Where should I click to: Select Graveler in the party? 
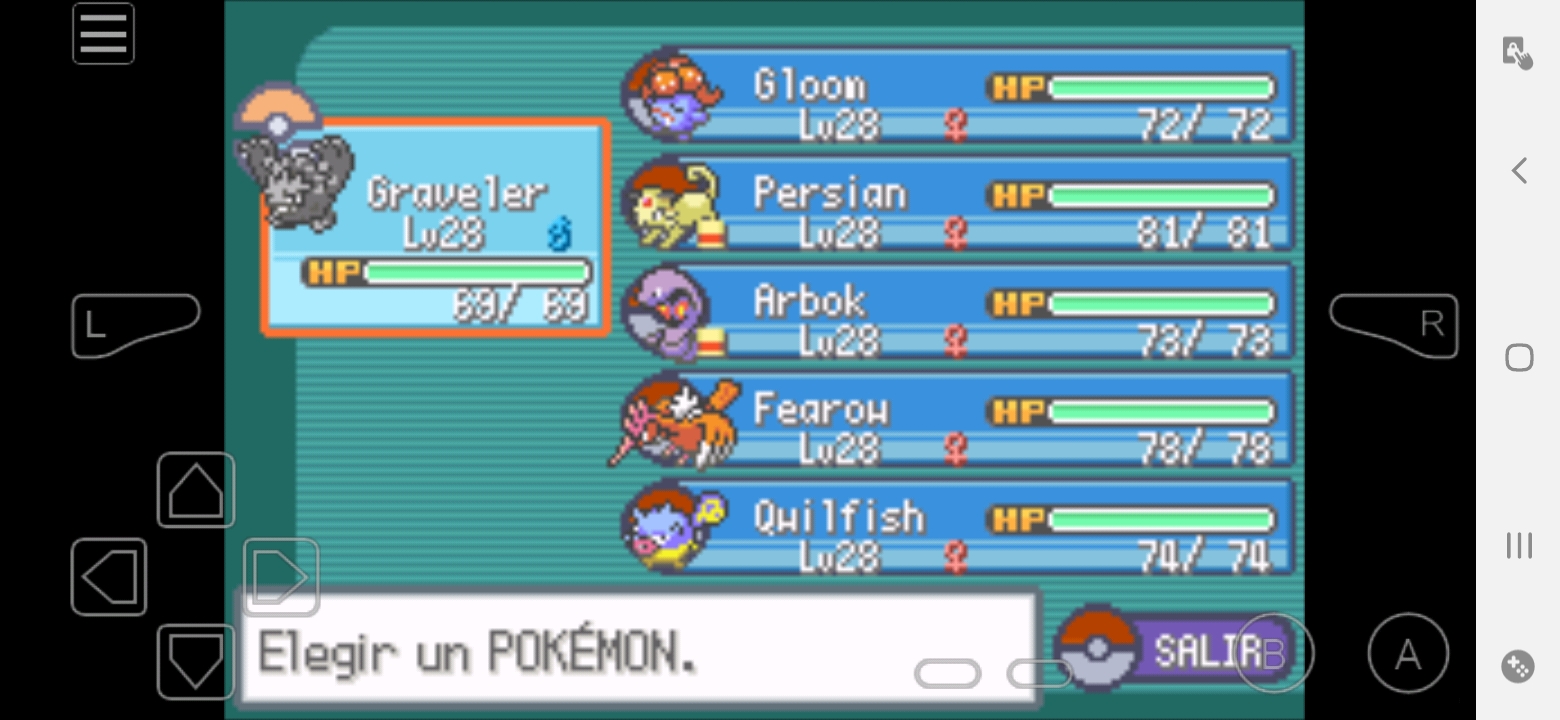[x=436, y=226]
